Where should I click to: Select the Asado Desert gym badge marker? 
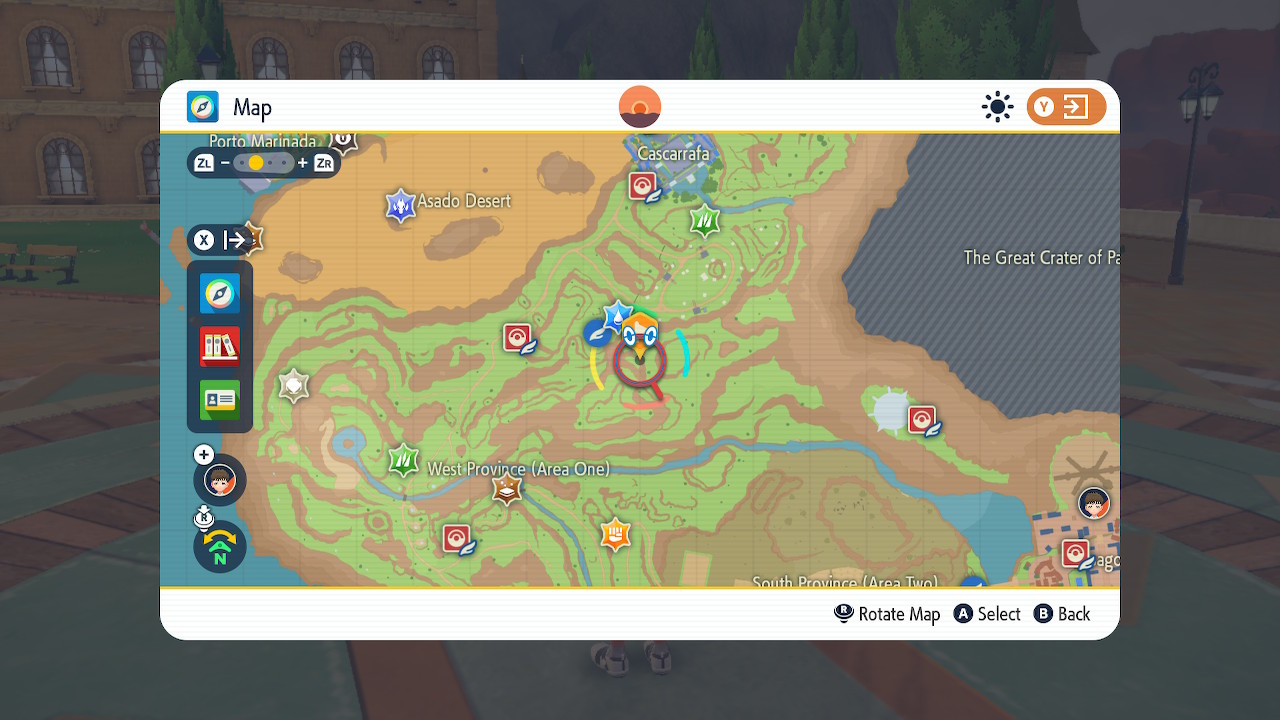pos(399,205)
